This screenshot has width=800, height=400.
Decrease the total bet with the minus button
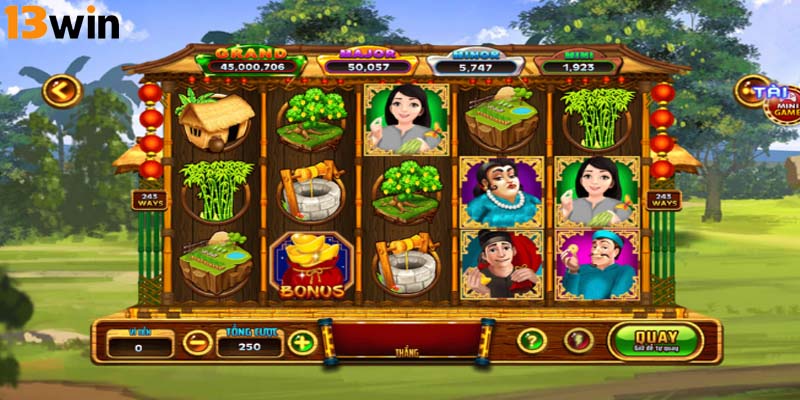click(197, 343)
